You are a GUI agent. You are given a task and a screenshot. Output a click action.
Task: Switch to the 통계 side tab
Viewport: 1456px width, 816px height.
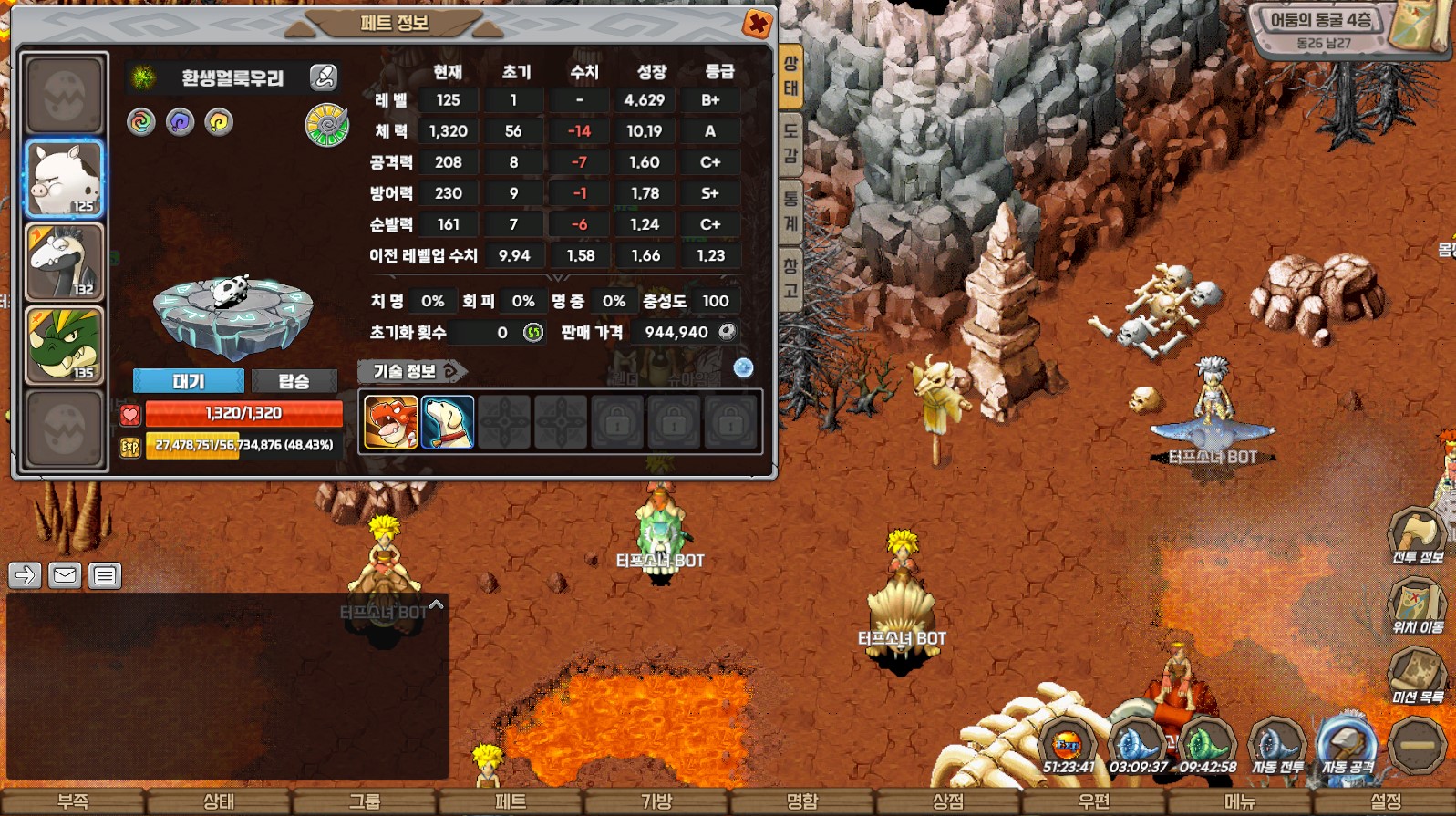pyautogui.click(x=790, y=212)
